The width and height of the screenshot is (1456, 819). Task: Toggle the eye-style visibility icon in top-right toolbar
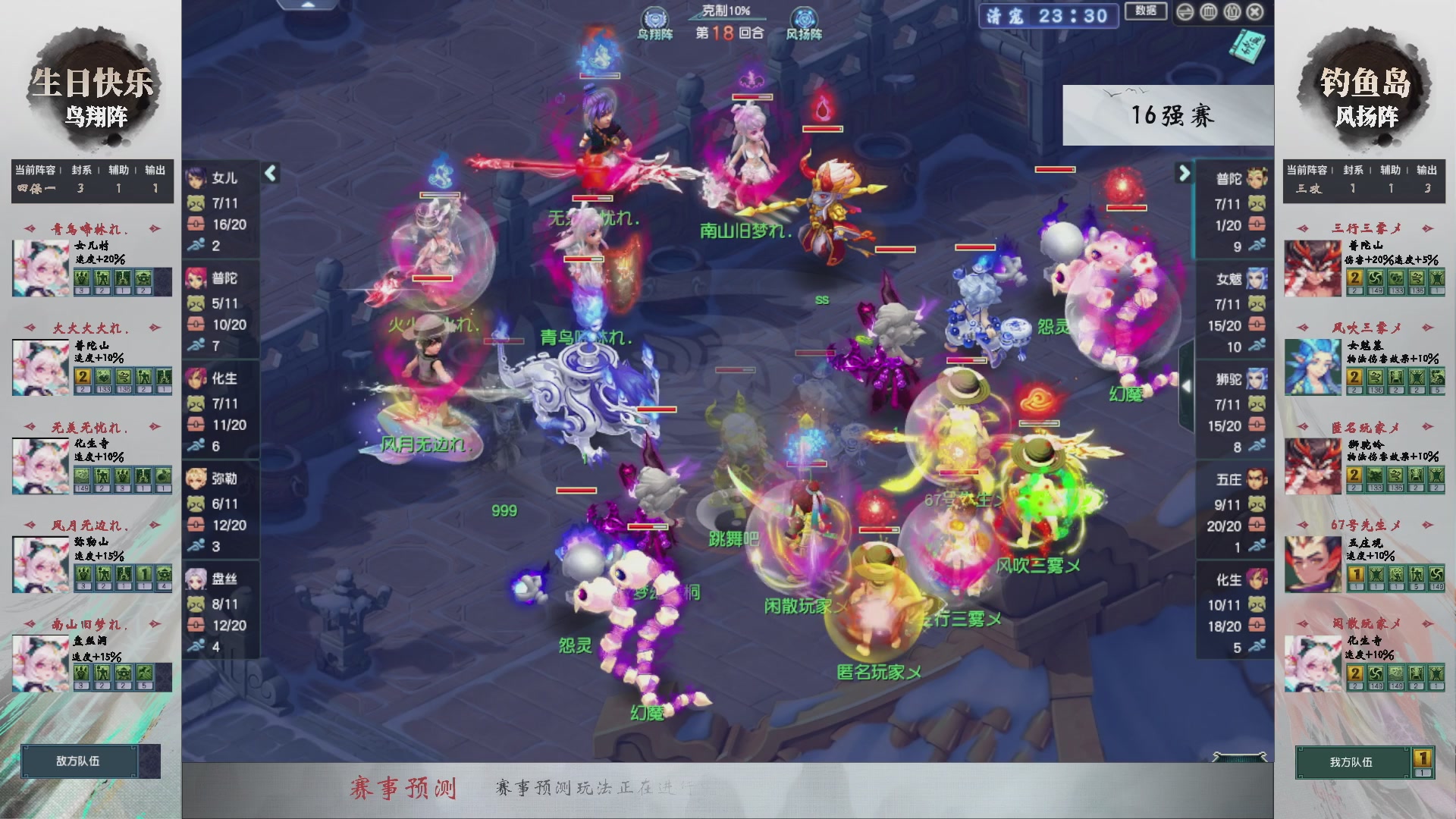pos(1186,12)
